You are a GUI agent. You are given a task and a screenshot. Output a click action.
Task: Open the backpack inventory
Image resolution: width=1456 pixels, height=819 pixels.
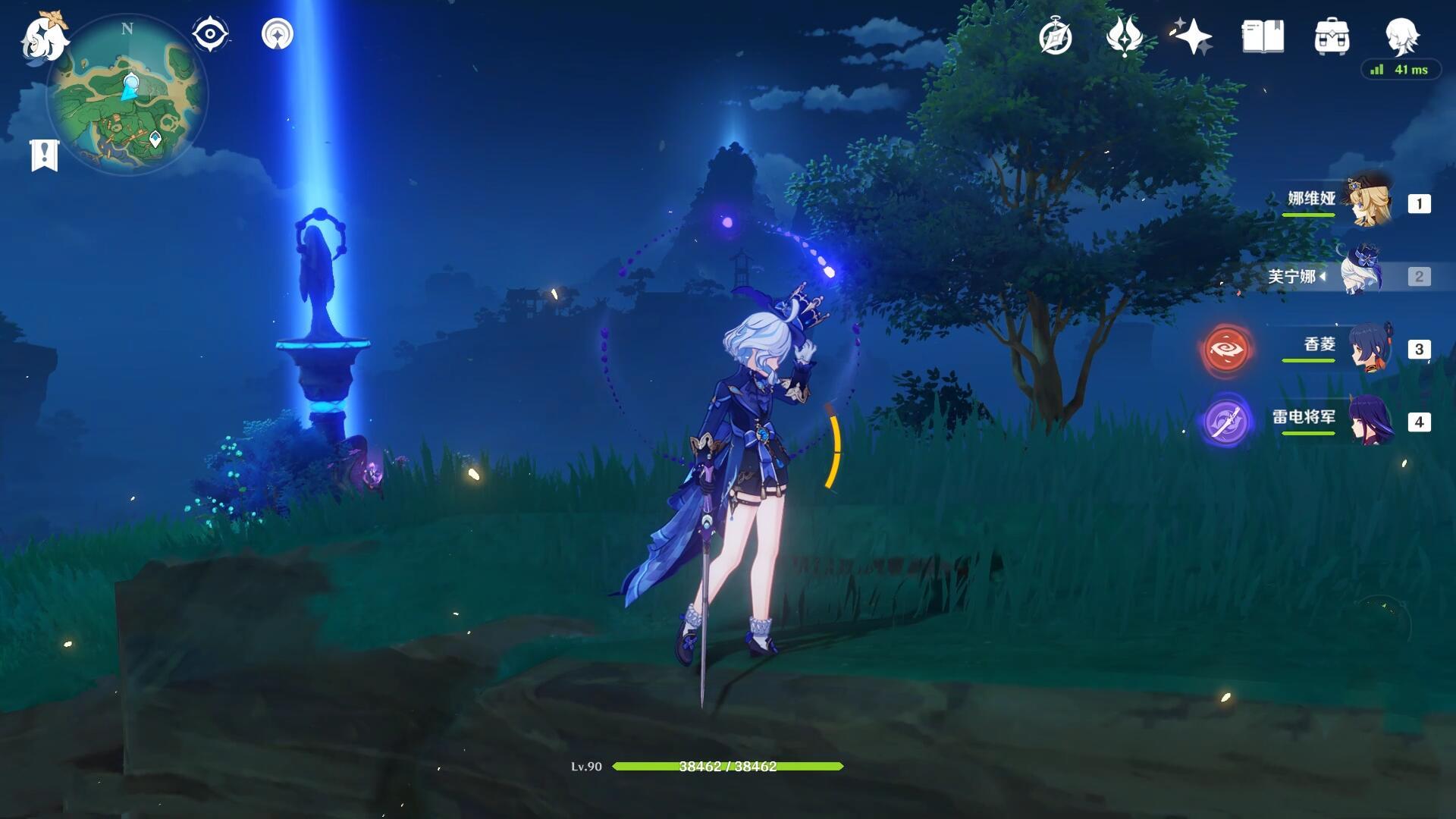[1332, 36]
